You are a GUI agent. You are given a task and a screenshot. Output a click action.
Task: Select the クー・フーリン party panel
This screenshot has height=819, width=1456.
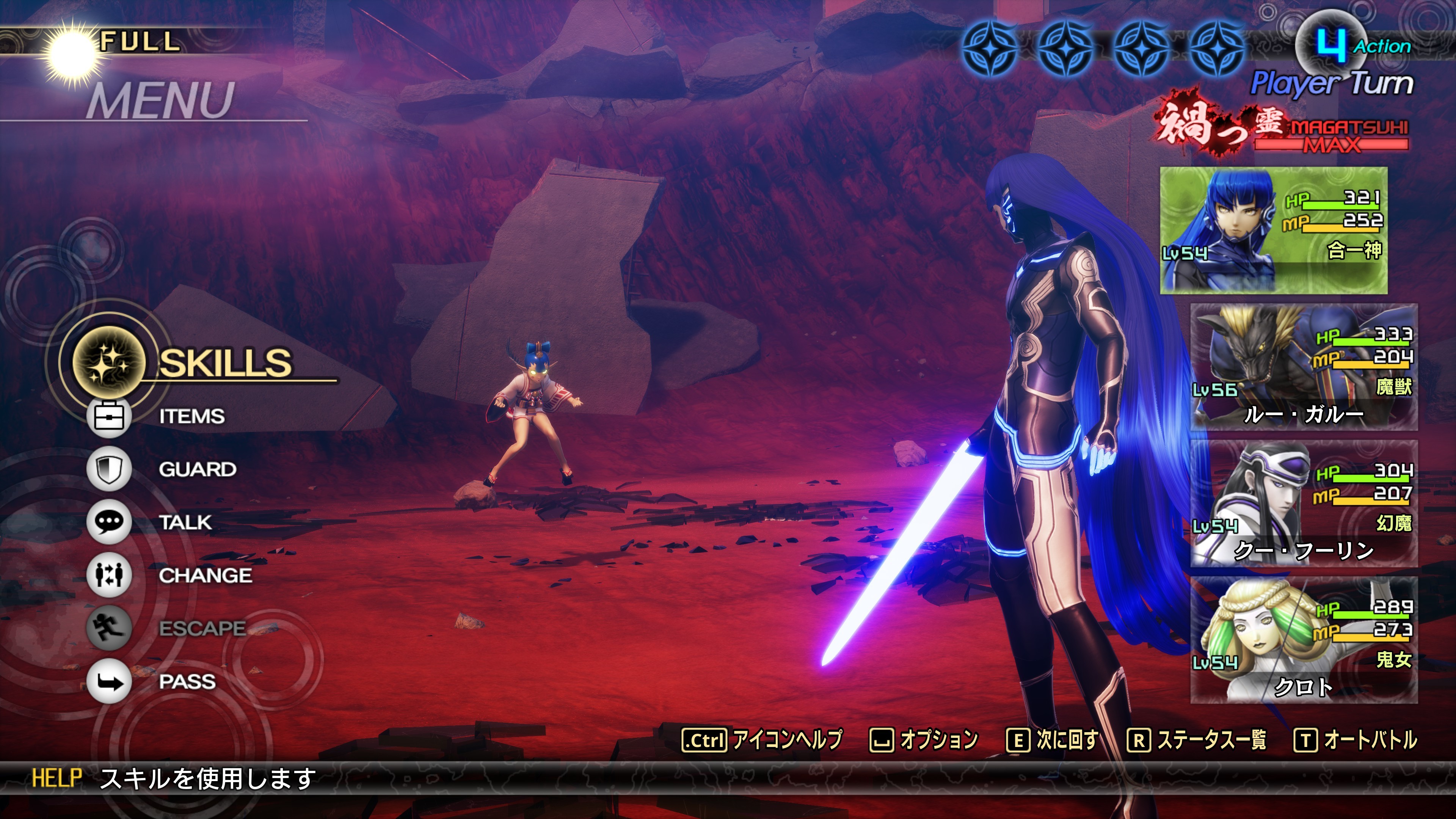pyautogui.click(x=1304, y=504)
